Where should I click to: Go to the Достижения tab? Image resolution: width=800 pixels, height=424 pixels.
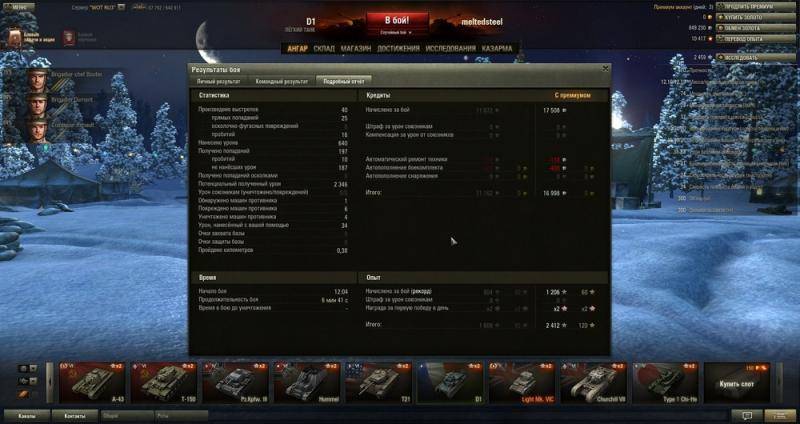[399, 48]
